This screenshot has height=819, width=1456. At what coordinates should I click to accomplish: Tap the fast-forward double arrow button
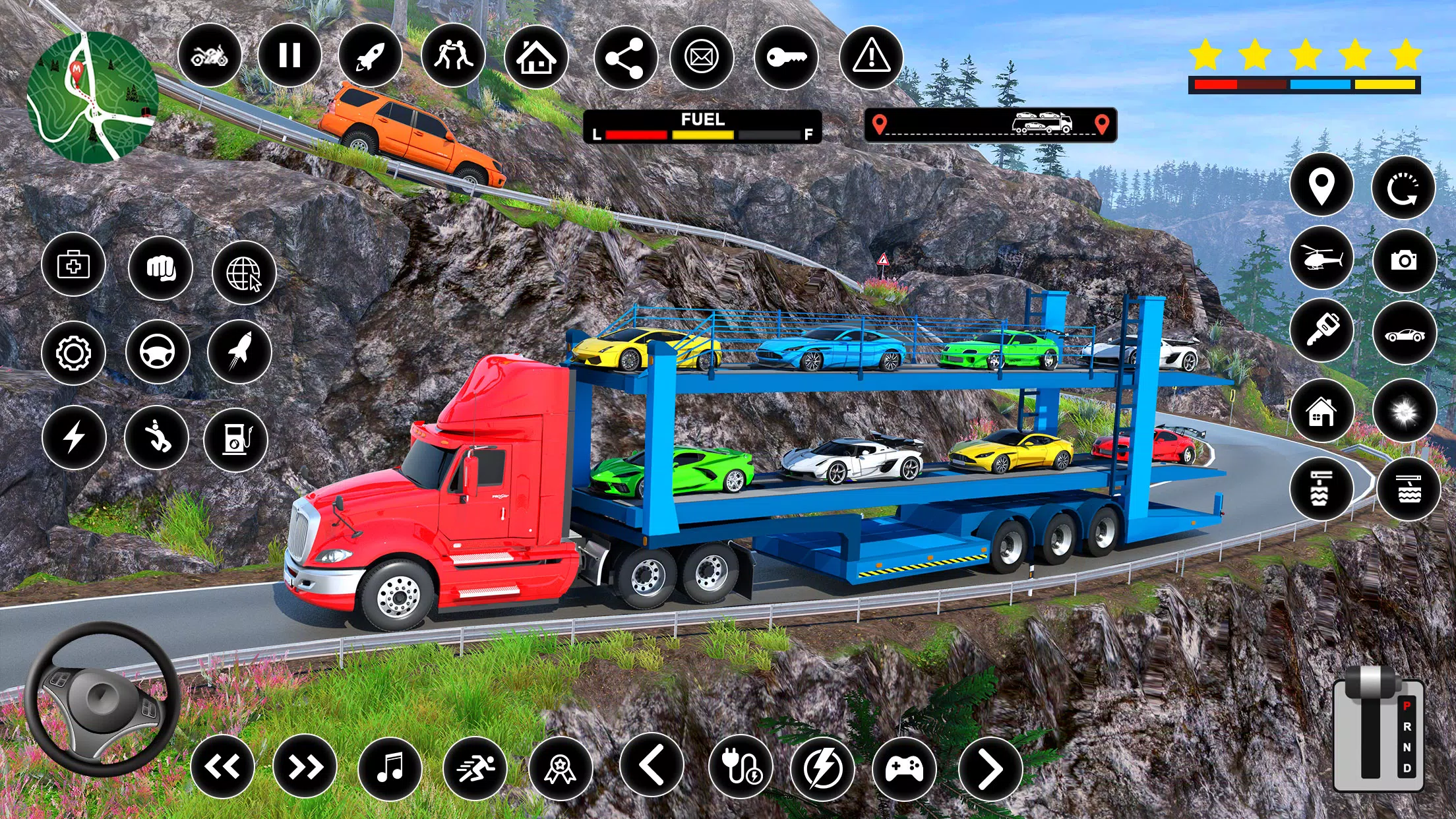(305, 767)
